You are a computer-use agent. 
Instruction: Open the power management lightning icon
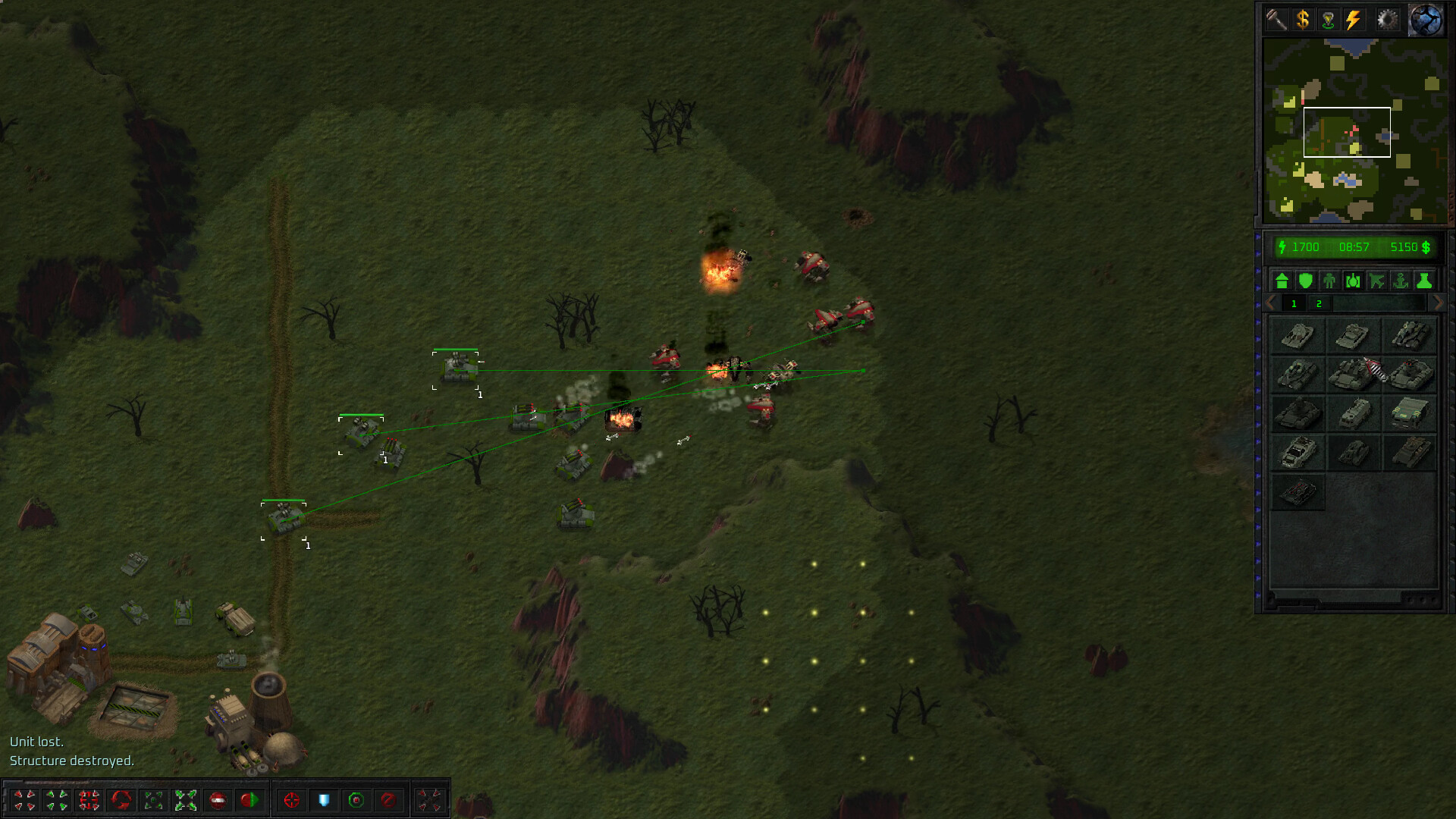coord(1354,19)
